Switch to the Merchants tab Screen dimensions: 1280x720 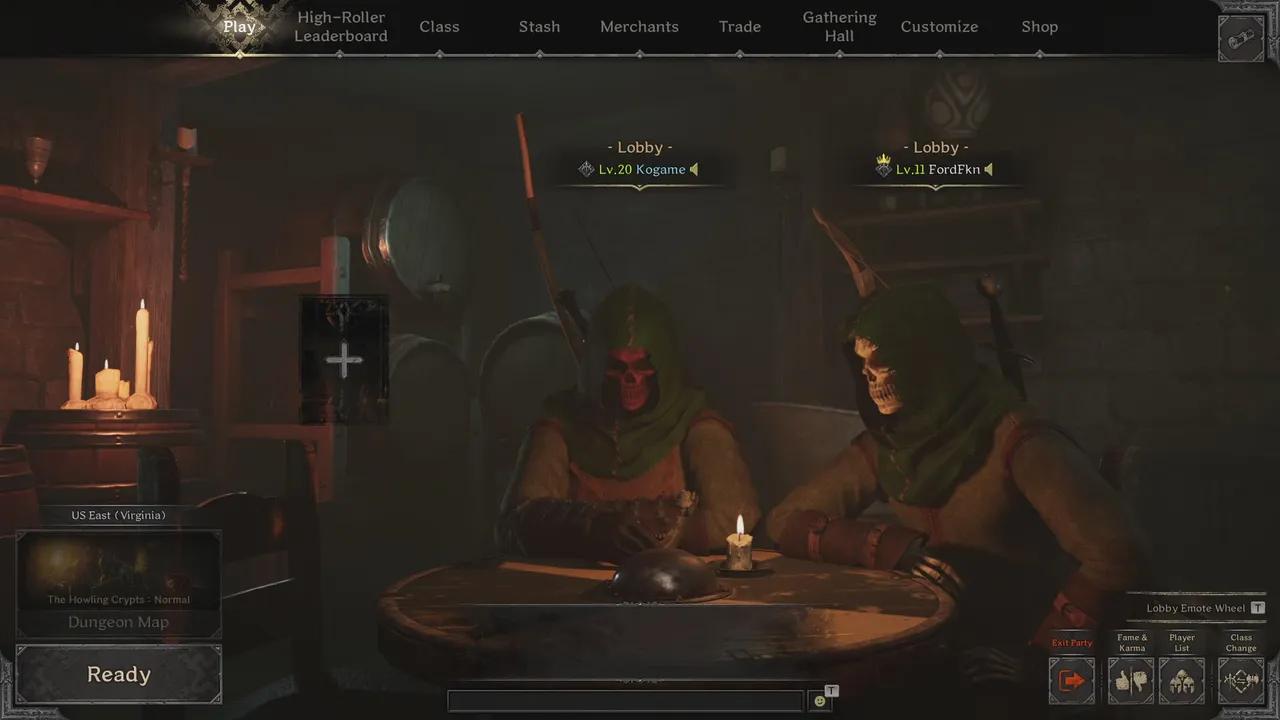(639, 27)
